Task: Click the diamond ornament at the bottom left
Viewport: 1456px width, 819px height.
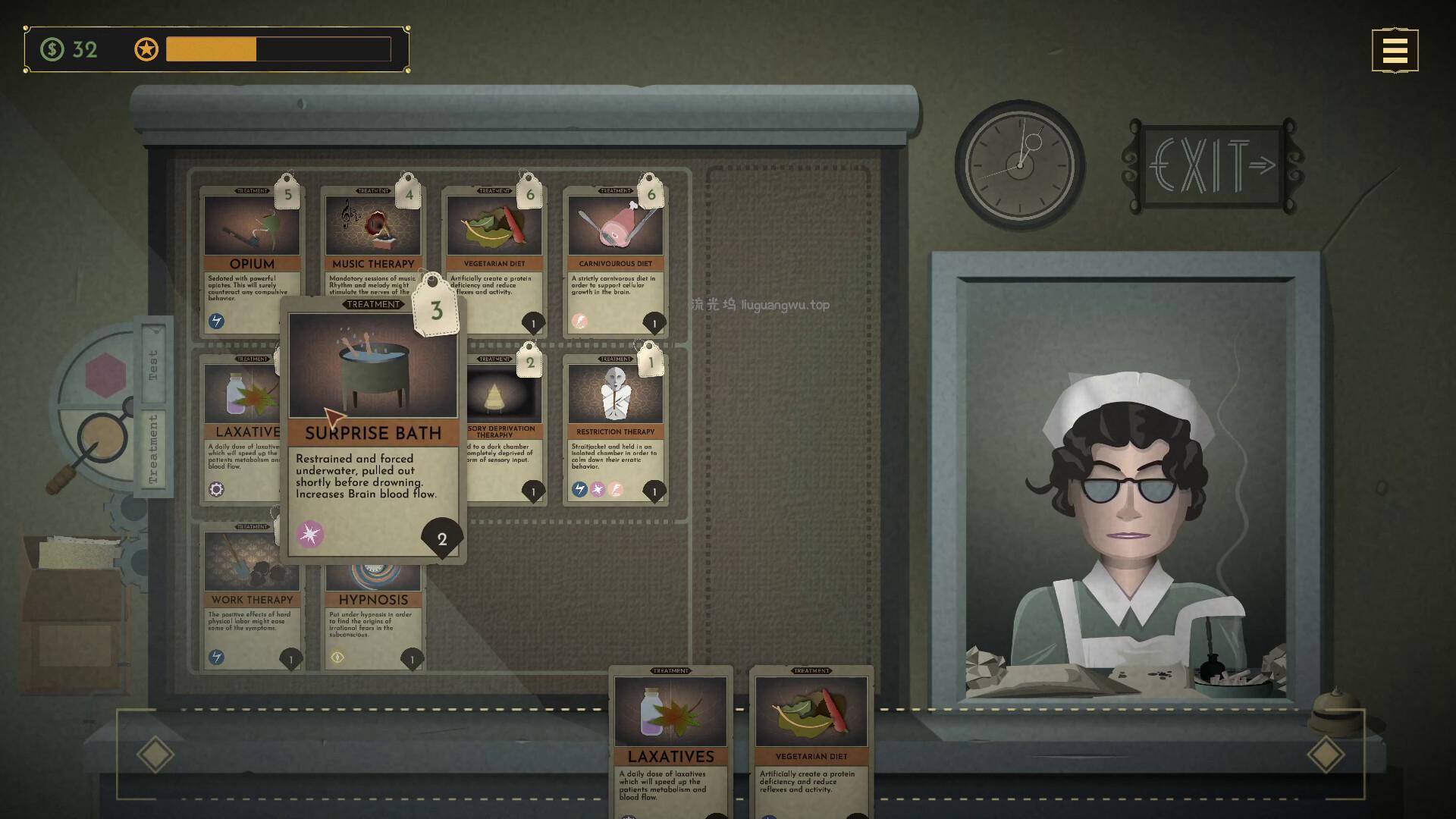Action: click(x=155, y=754)
